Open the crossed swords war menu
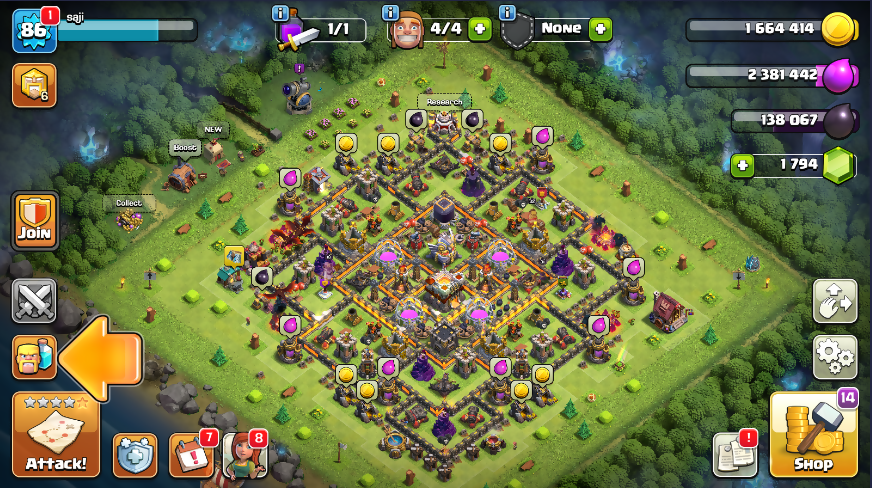Screen dimensions: 872x488 (x=34, y=301)
